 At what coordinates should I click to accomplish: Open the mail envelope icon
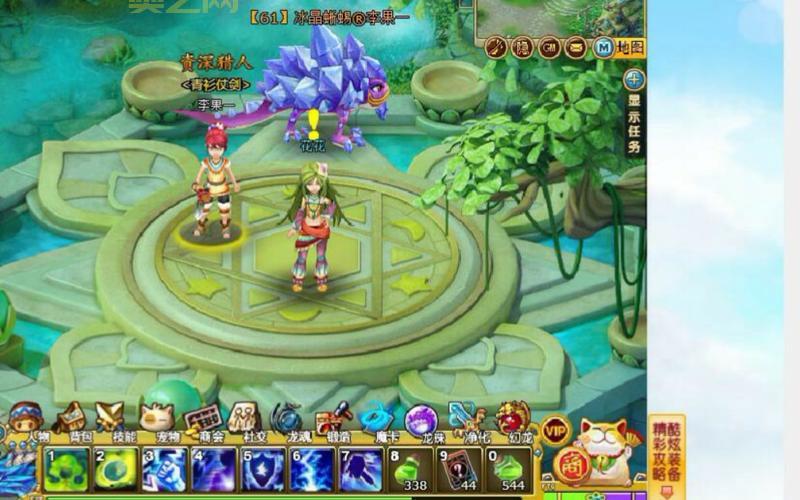(575, 47)
